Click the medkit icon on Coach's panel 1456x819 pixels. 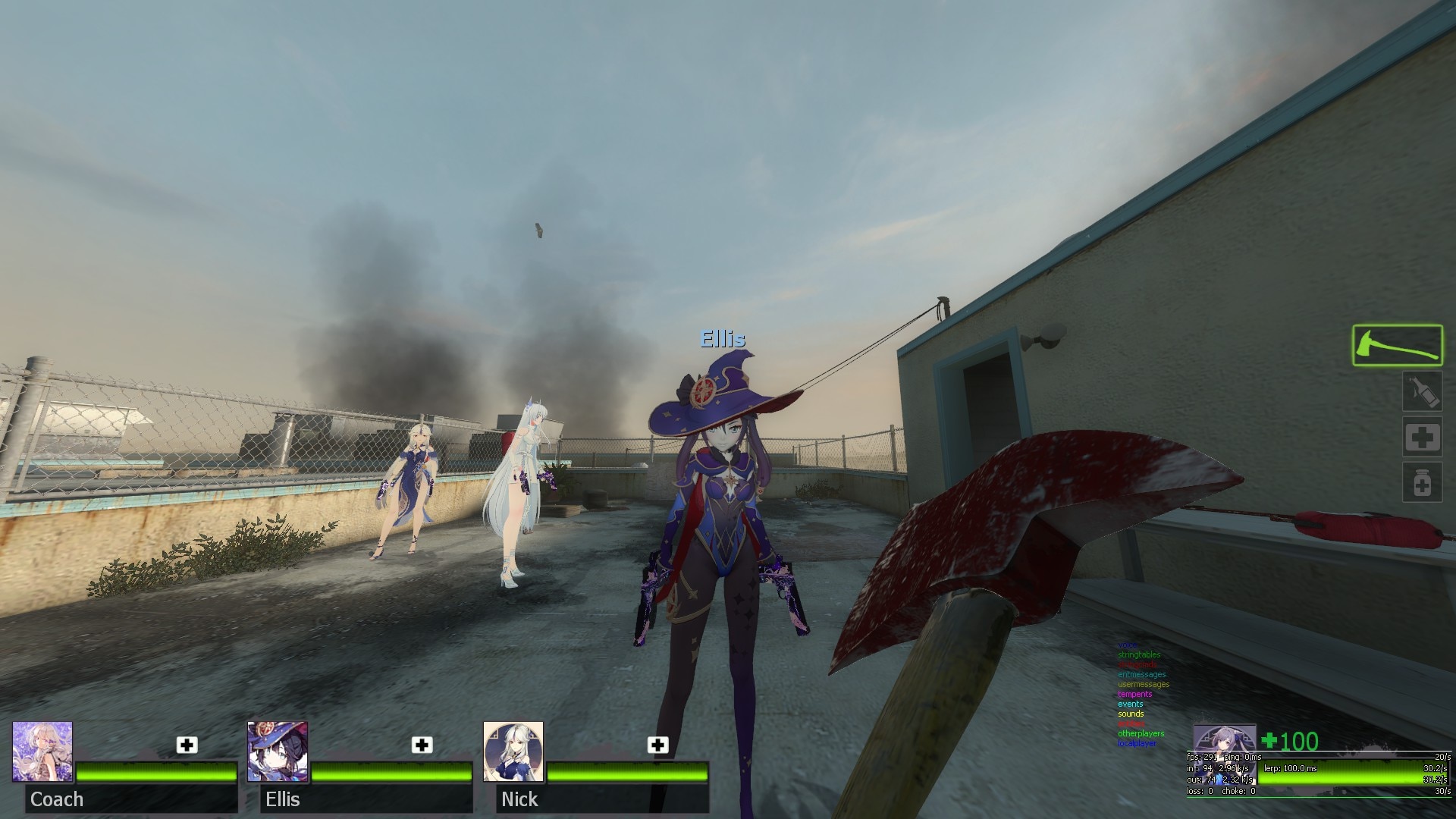tap(187, 745)
